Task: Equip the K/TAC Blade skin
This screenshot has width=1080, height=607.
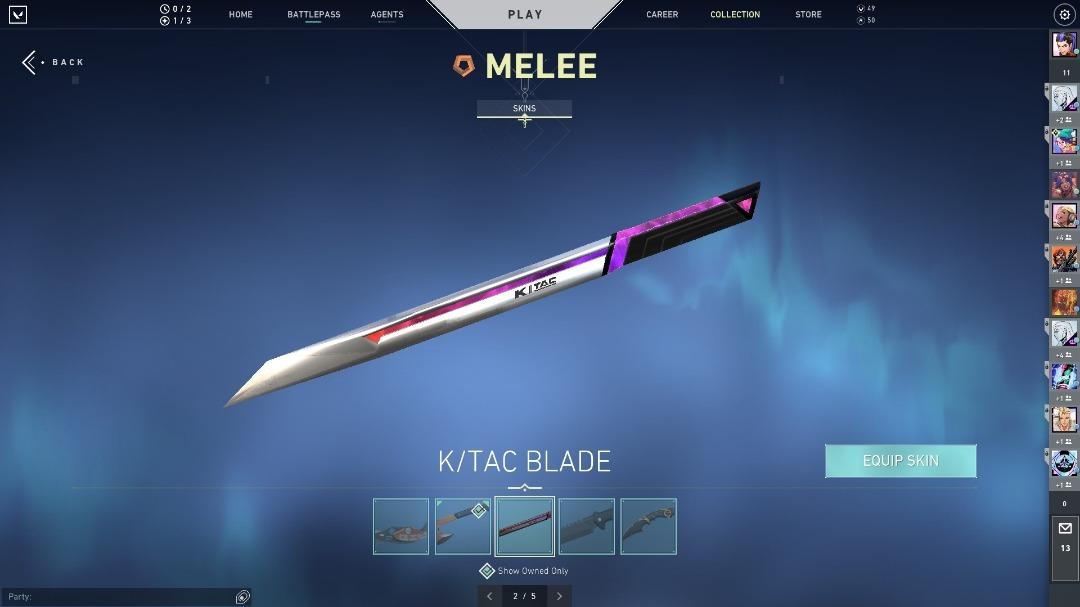Action: 900,461
